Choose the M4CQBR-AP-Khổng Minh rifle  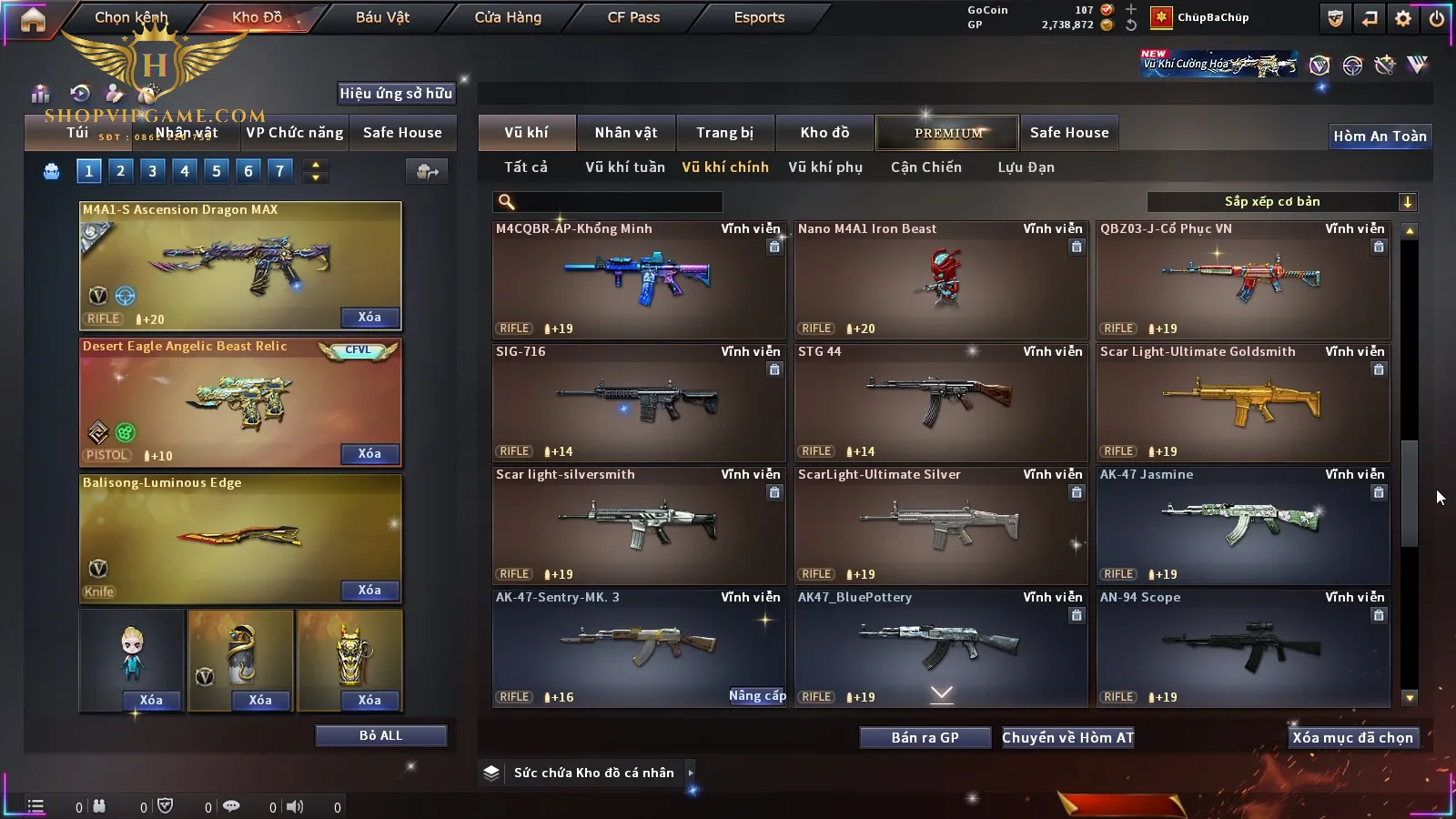tap(639, 279)
